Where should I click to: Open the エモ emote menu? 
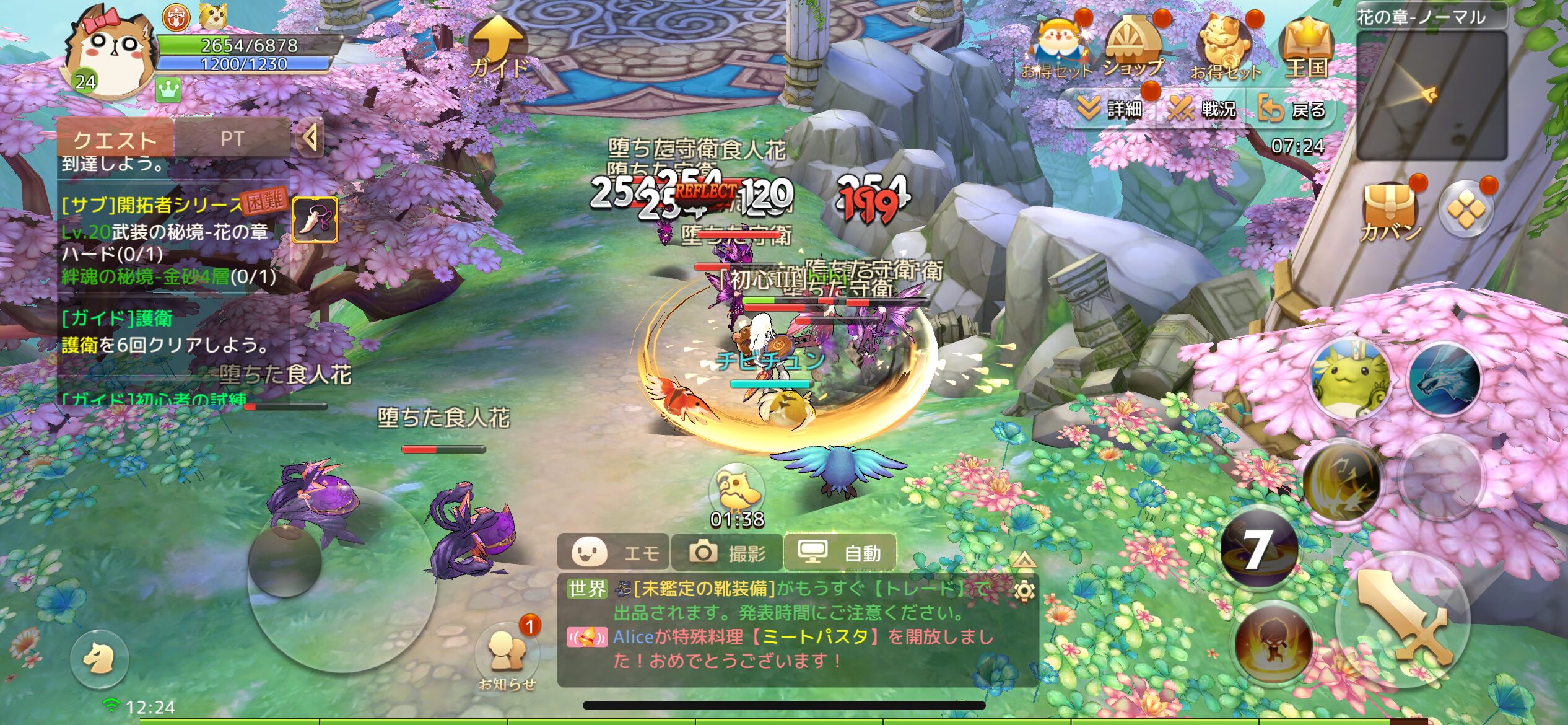[x=614, y=552]
